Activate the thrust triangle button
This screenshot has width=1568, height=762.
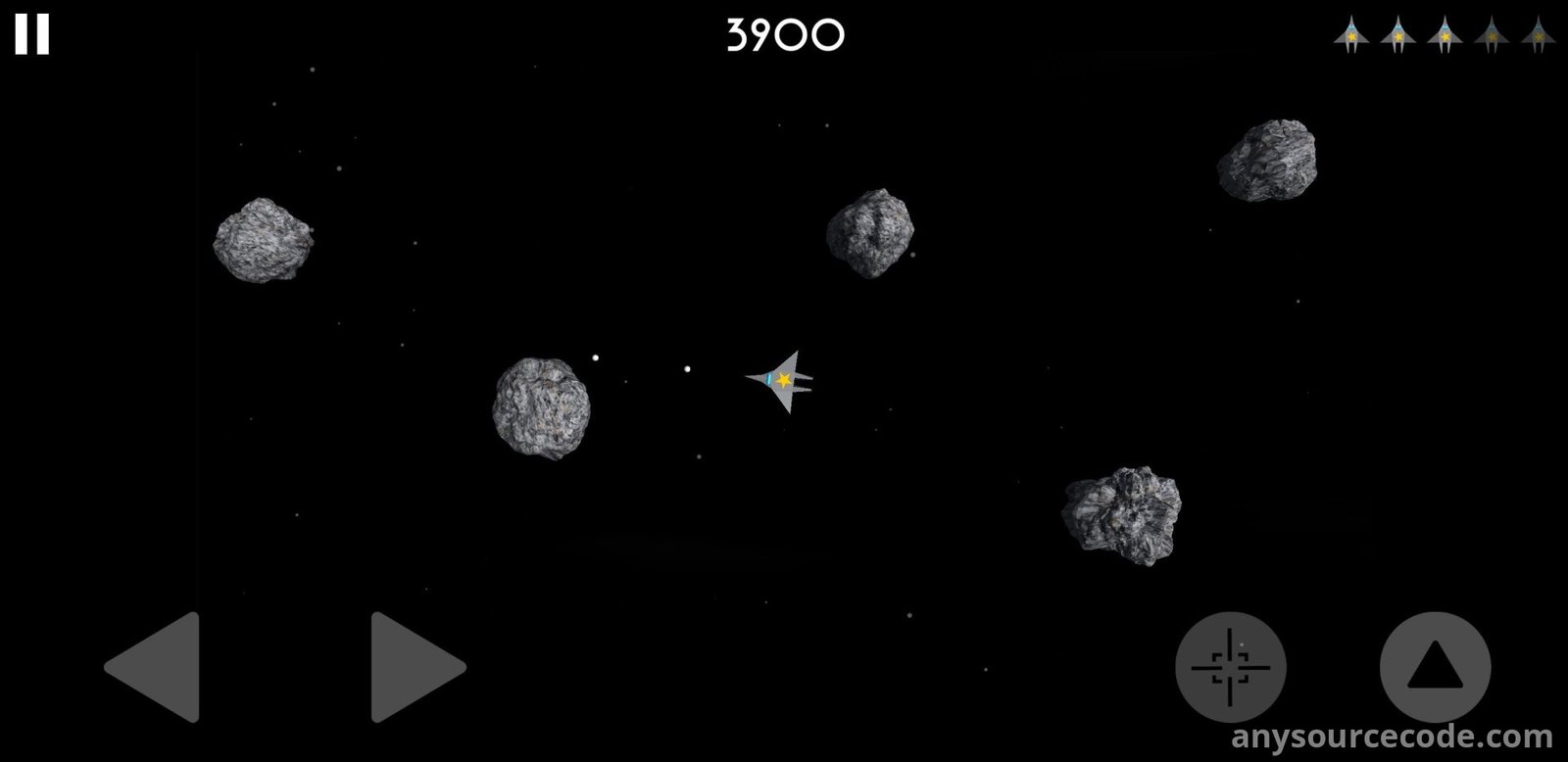click(1435, 667)
